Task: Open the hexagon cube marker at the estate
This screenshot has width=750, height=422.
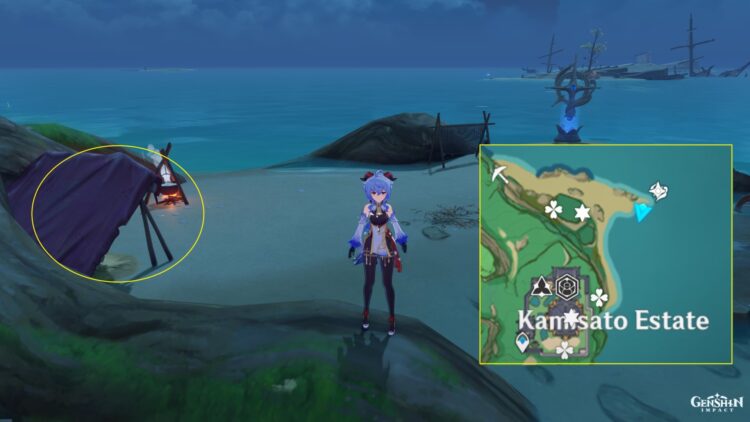Action: coord(568,287)
